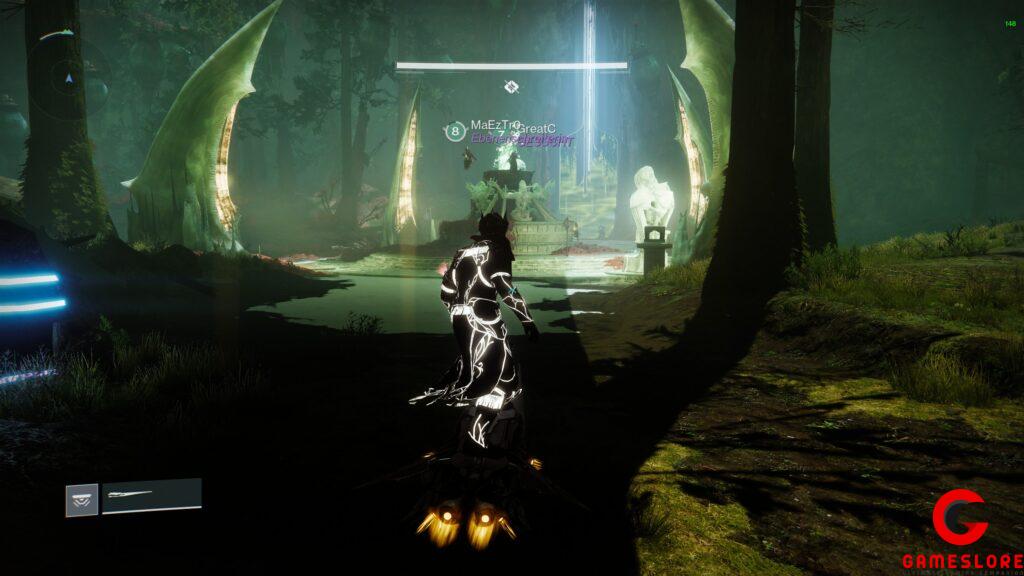Click the circular radar display
The image size is (1024, 576).
67,77
